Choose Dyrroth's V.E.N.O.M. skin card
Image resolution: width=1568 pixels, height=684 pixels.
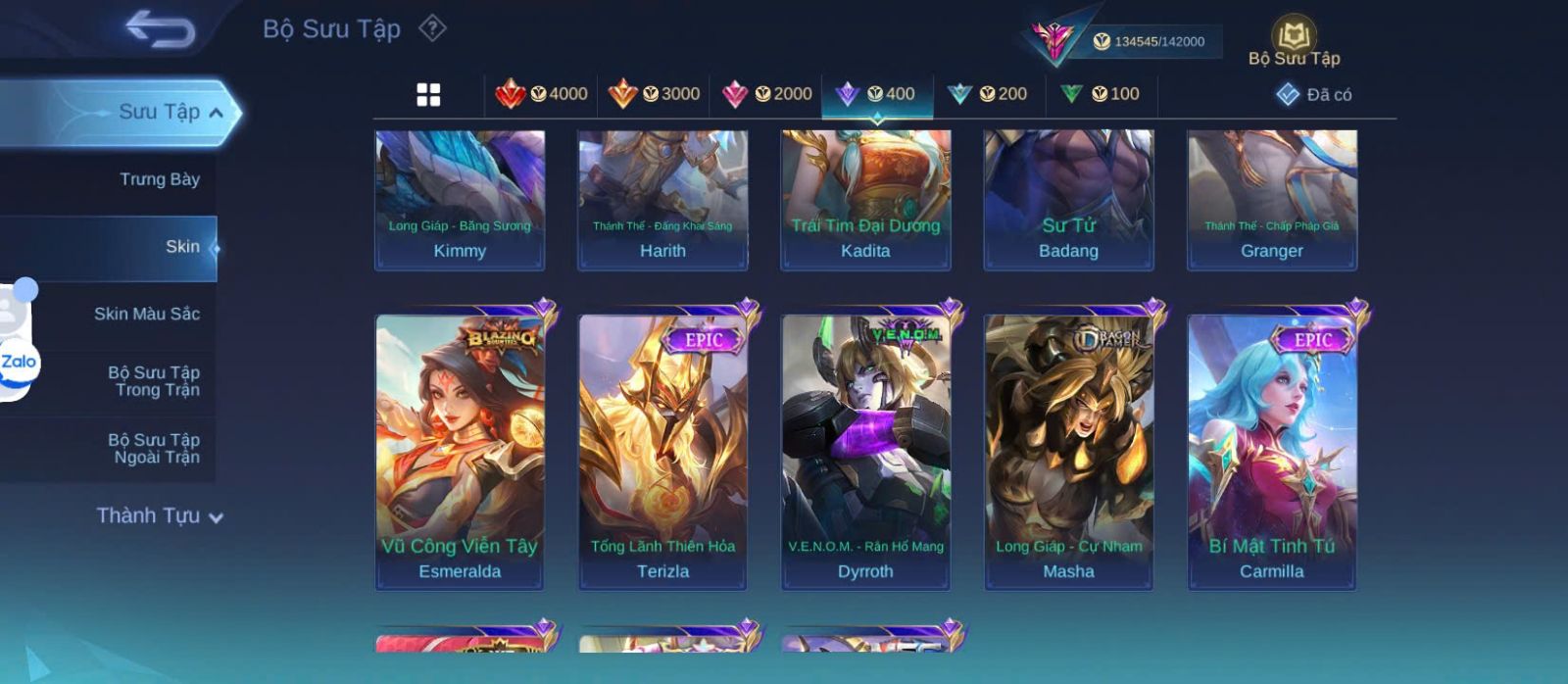point(865,451)
